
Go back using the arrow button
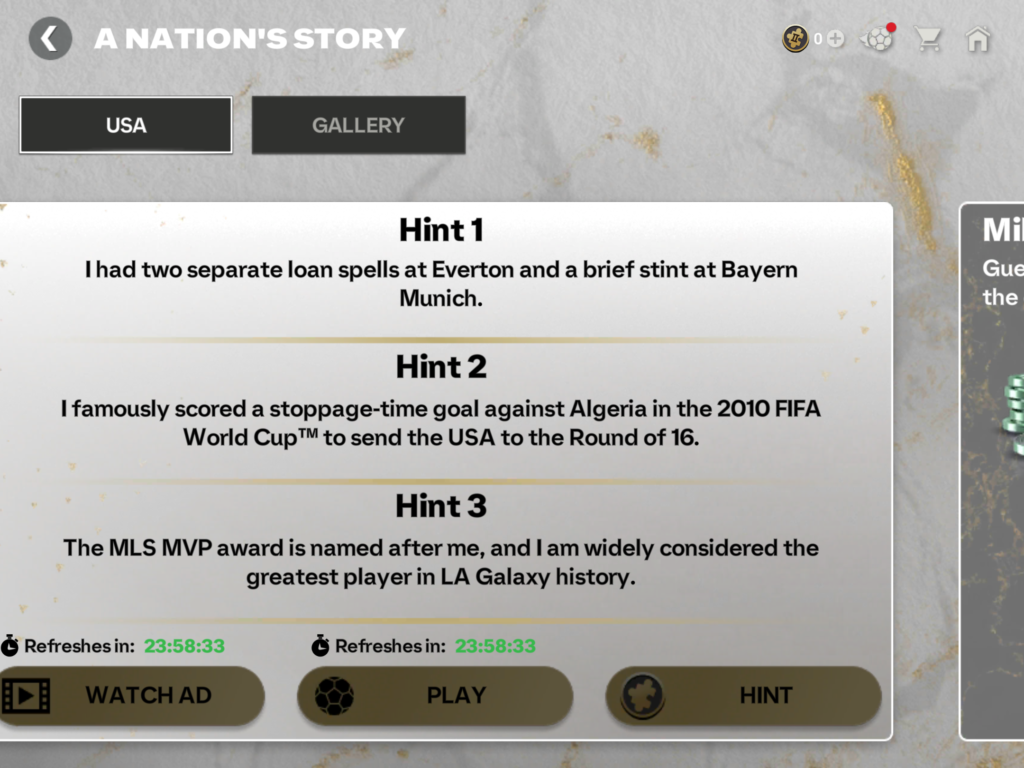coord(50,39)
